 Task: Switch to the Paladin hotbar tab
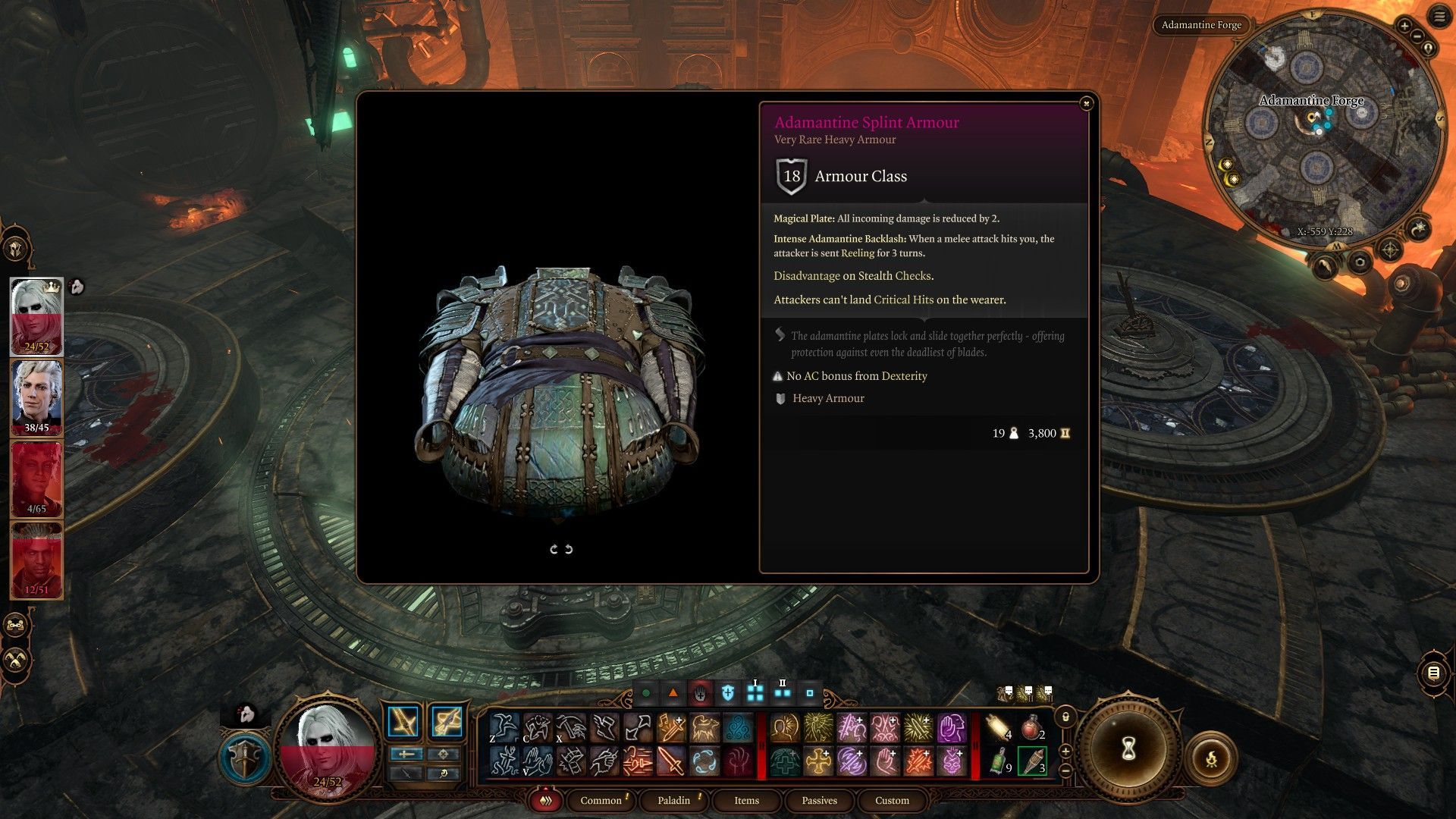(673, 800)
